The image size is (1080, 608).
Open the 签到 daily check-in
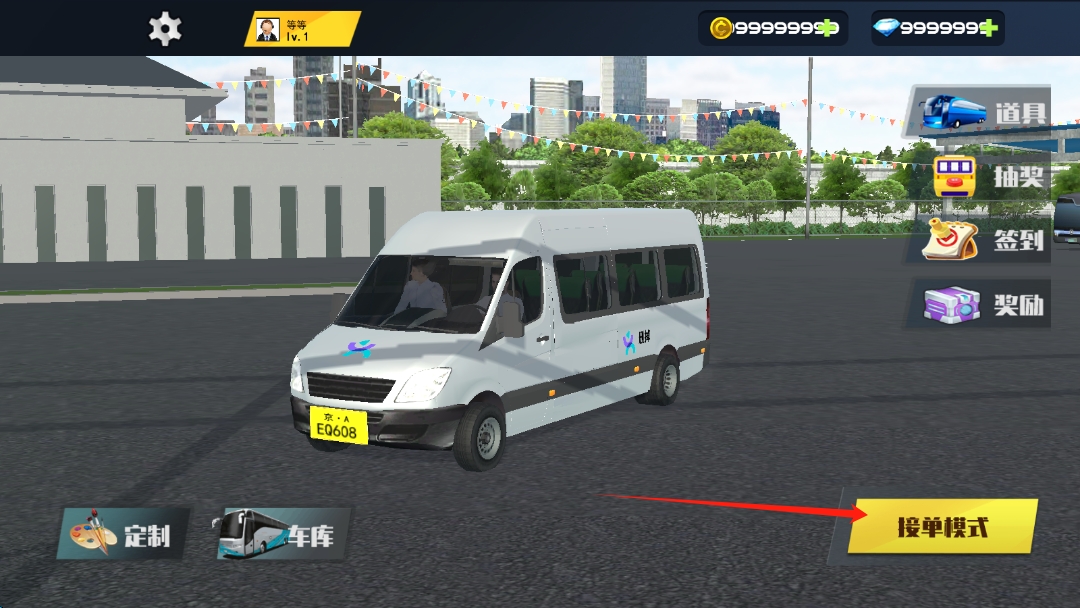pos(981,240)
